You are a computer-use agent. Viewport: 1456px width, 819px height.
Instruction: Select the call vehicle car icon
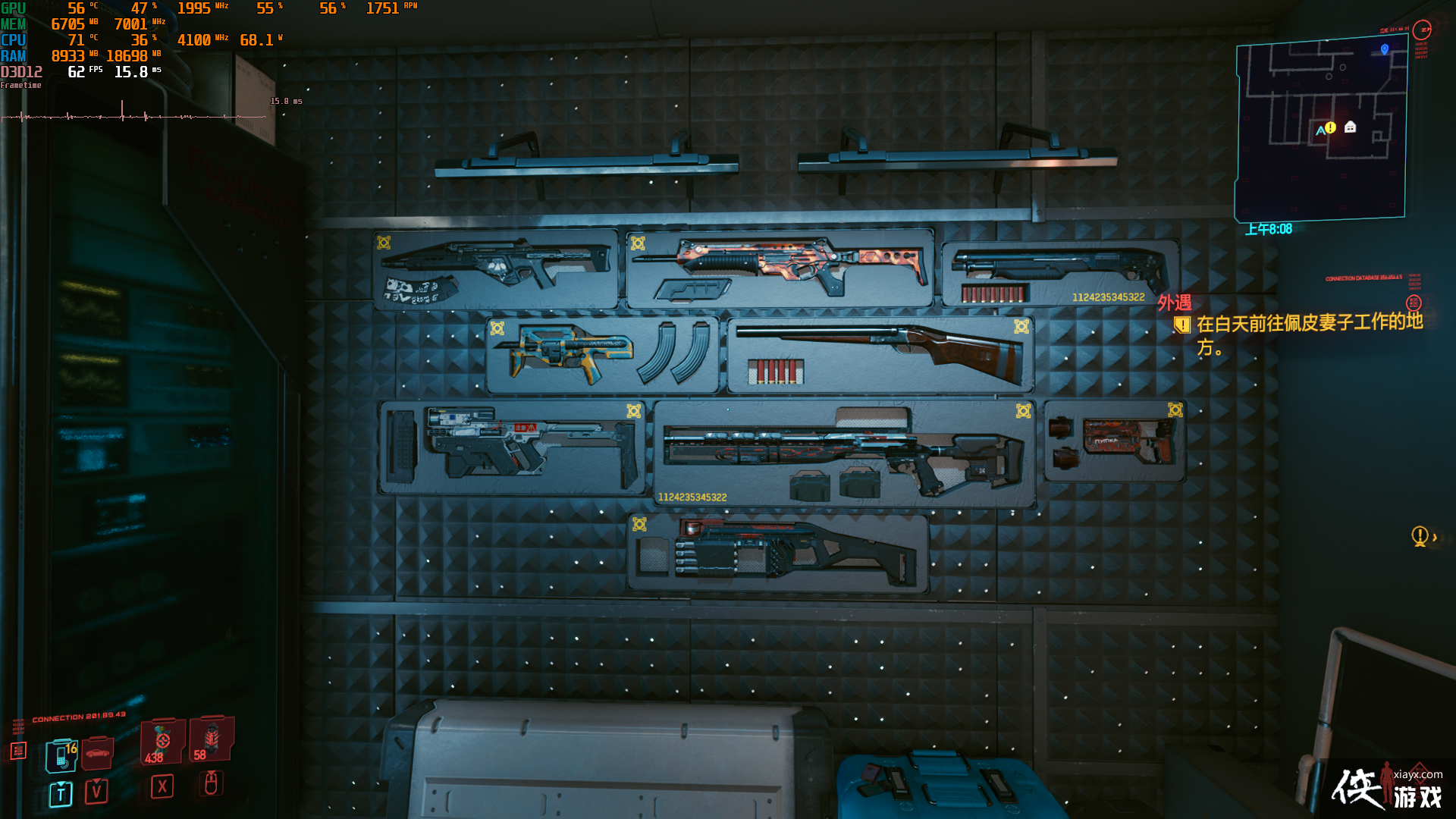click(x=97, y=753)
